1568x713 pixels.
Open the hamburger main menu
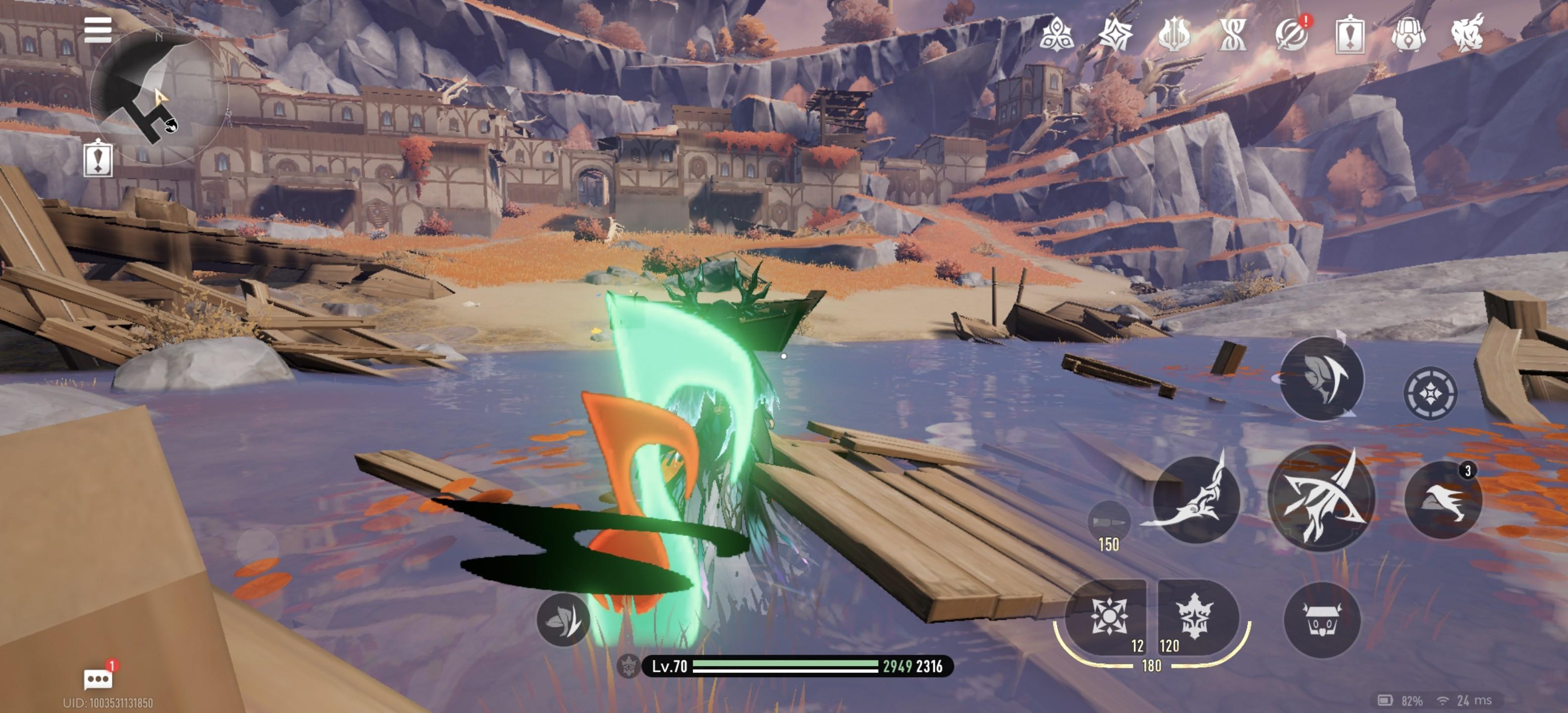pos(98,30)
